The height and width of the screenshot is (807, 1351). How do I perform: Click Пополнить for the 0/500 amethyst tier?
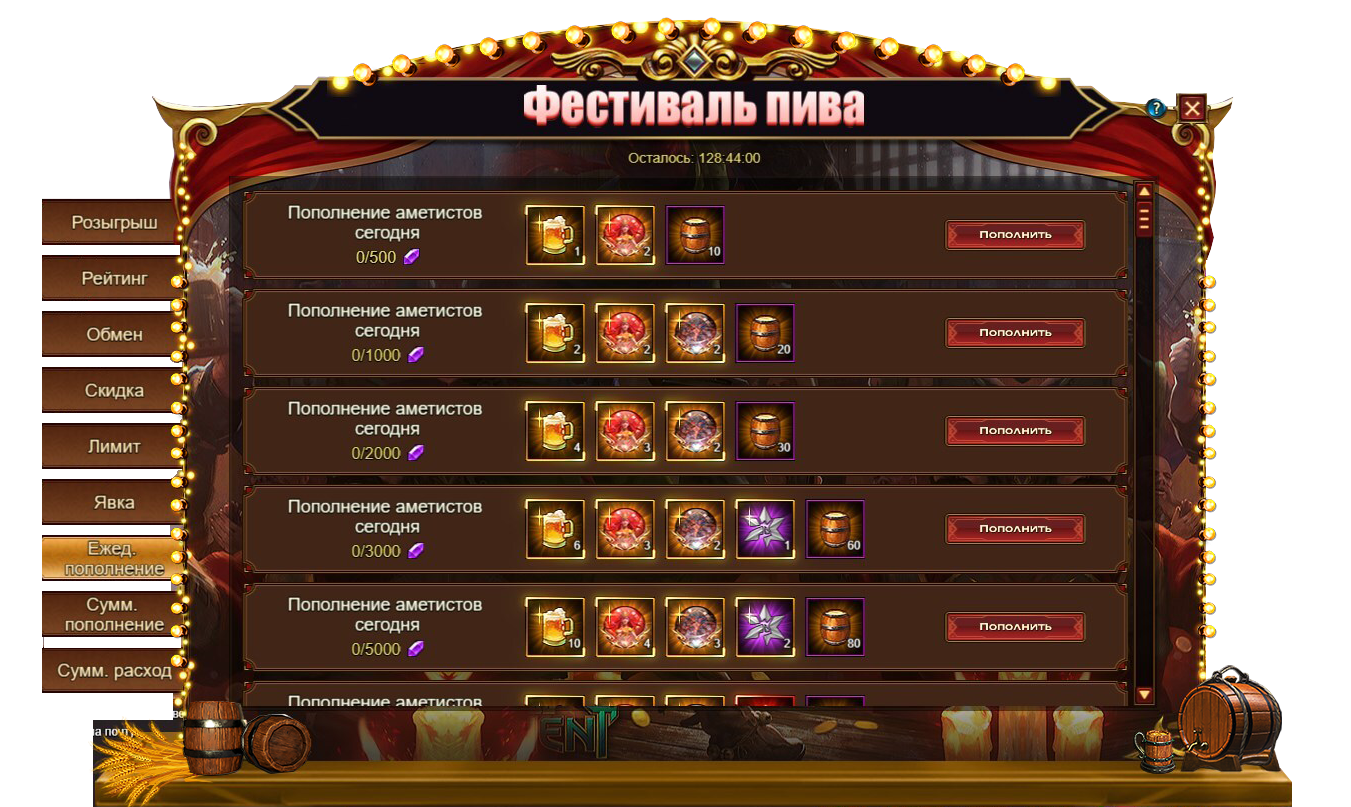pyautogui.click(x=1015, y=235)
